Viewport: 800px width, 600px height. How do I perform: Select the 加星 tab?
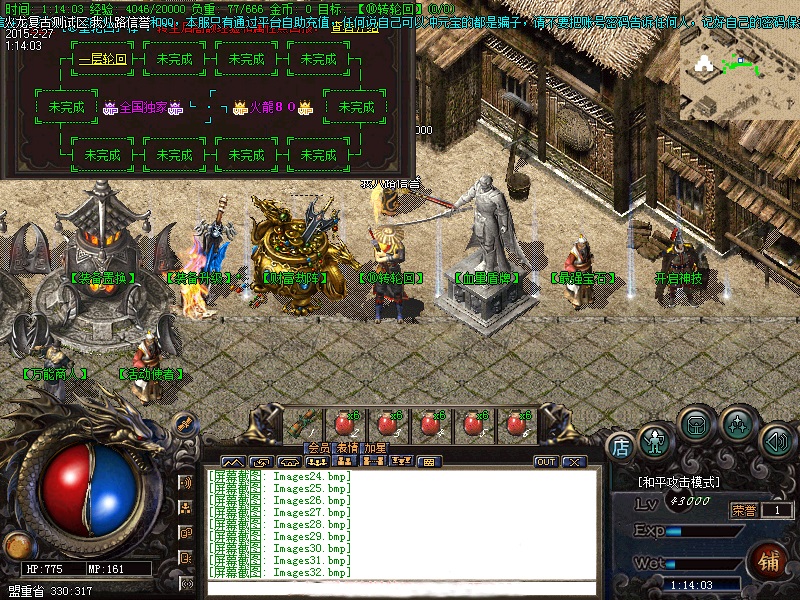click(x=375, y=447)
